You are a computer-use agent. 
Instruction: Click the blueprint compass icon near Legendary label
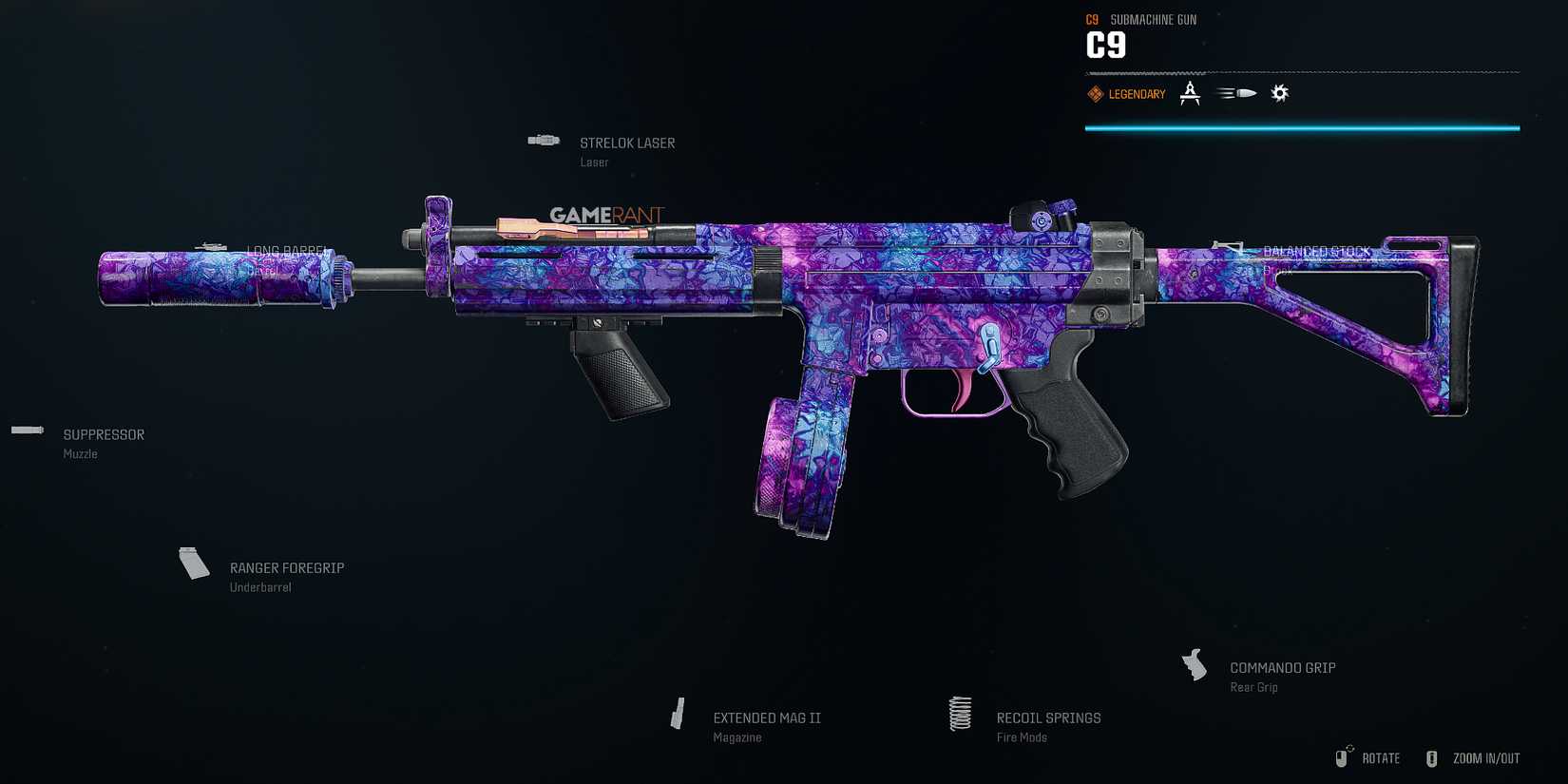(x=1190, y=92)
